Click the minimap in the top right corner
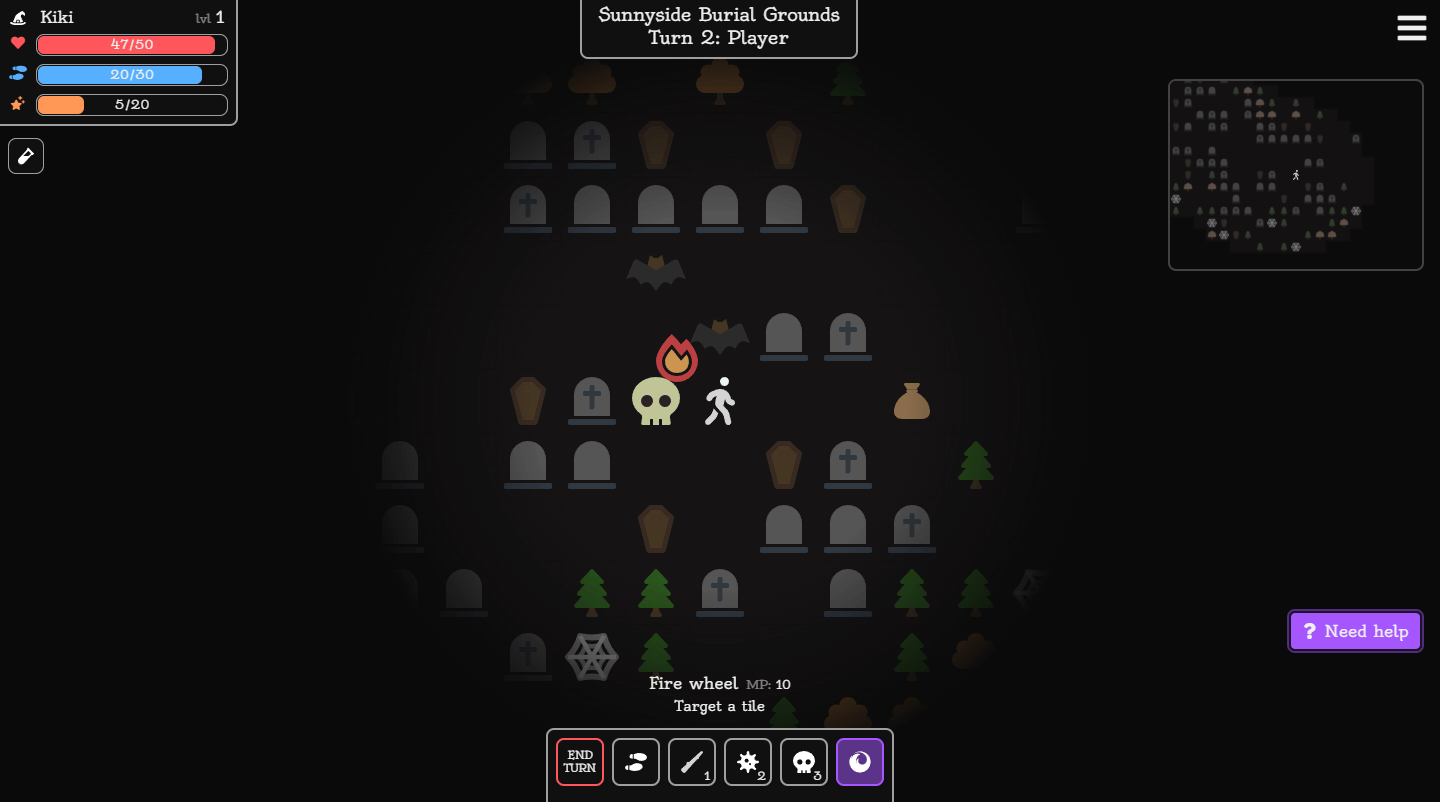Viewport: 1440px width, 802px height. point(1296,174)
